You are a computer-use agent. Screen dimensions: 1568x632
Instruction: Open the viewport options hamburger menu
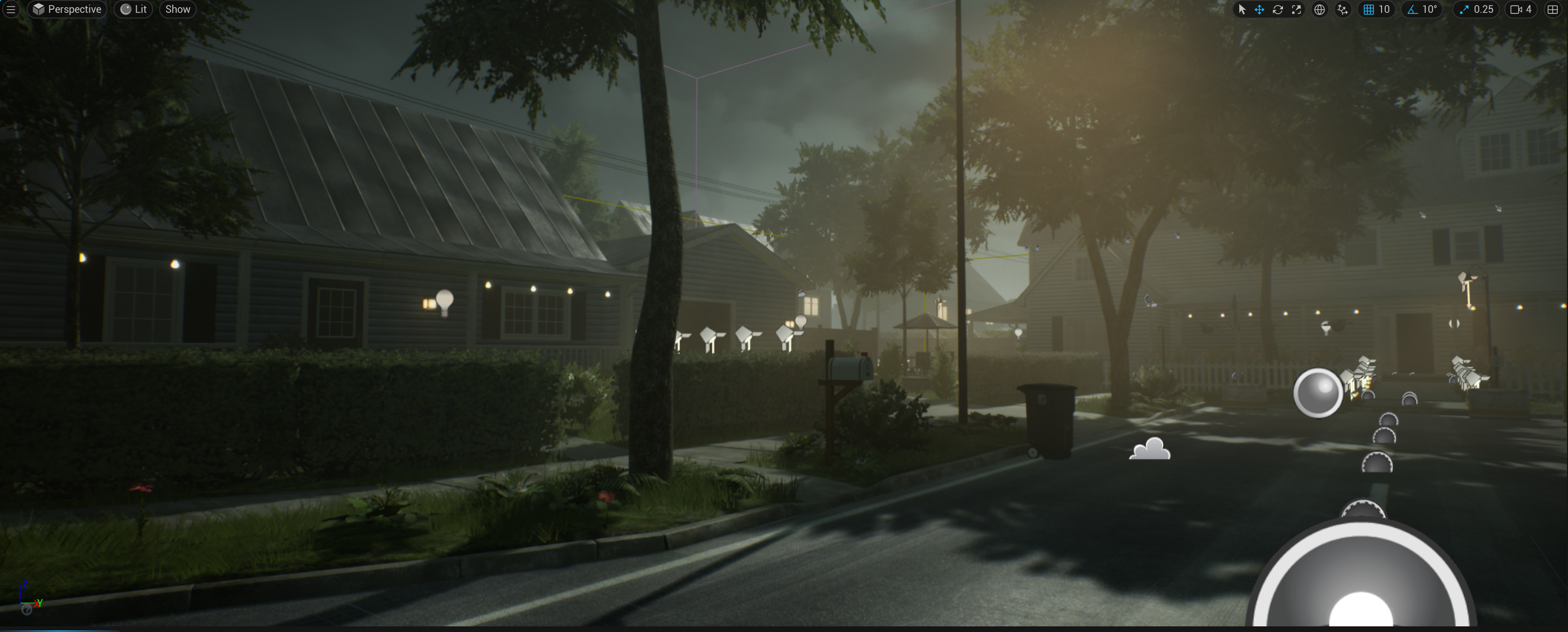tap(10, 9)
